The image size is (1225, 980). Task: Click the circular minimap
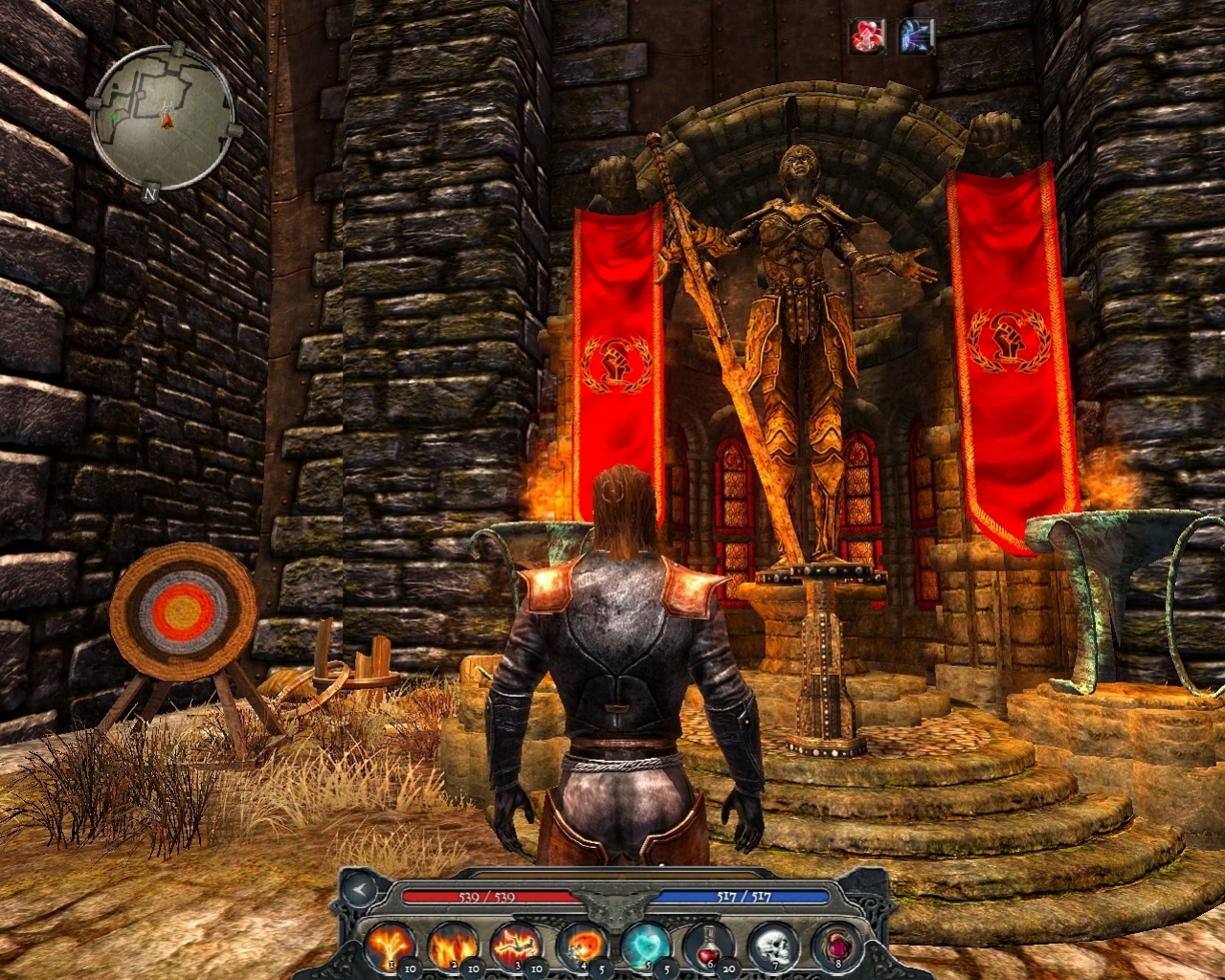163,118
